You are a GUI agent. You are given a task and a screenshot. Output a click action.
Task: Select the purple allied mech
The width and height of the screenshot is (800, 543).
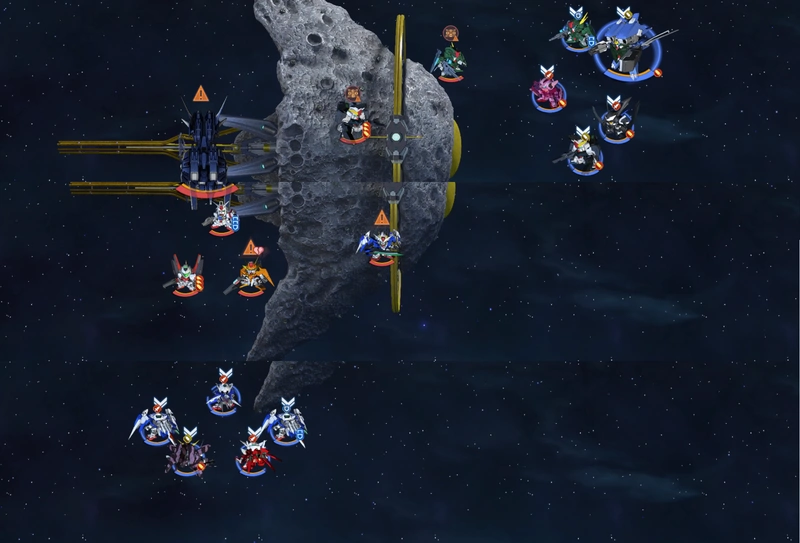tap(188, 455)
